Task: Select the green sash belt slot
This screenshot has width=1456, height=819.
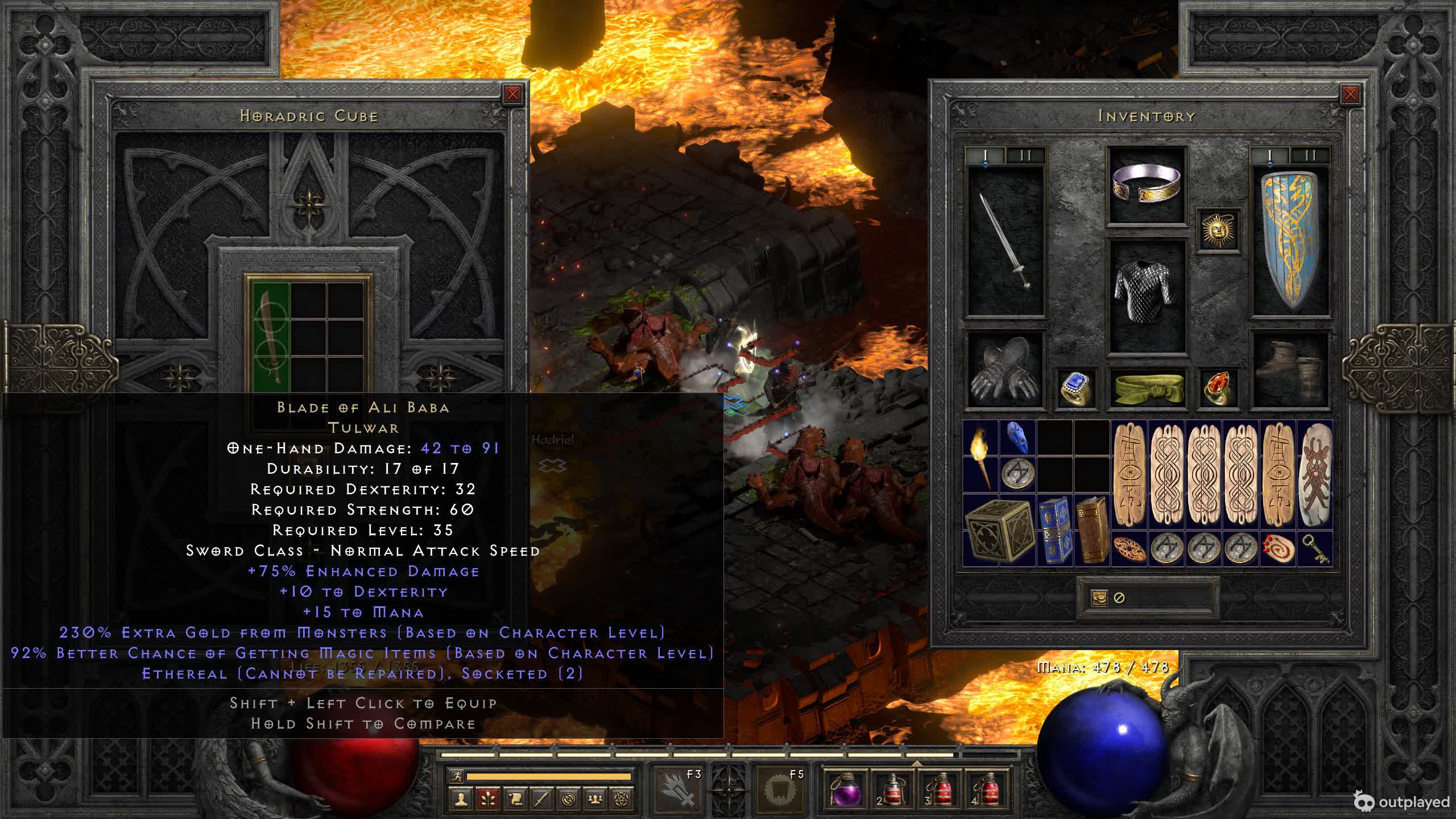Action: [x=1147, y=388]
